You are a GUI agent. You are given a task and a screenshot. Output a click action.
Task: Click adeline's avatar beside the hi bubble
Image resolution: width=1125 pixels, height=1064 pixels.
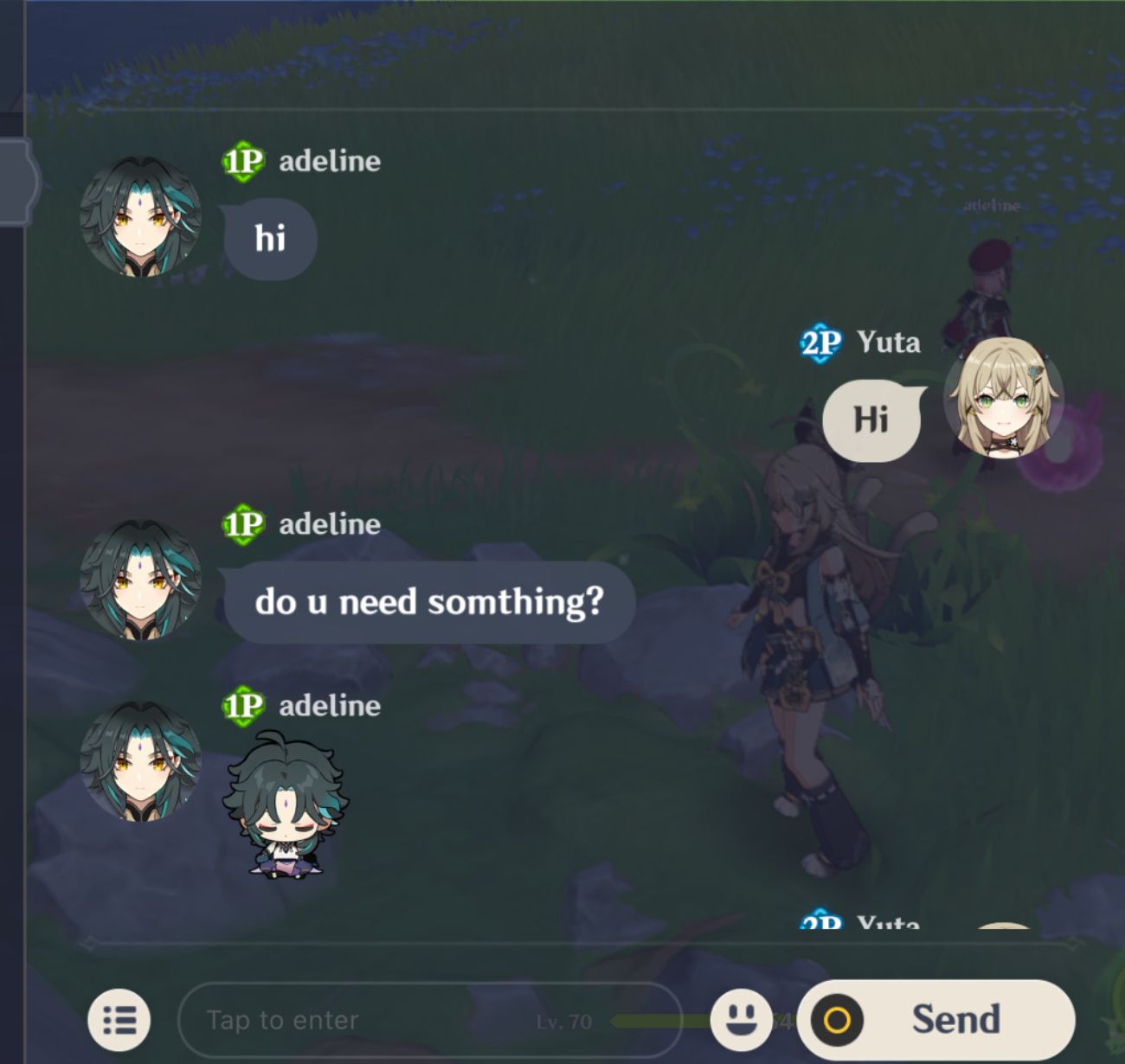point(140,219)
